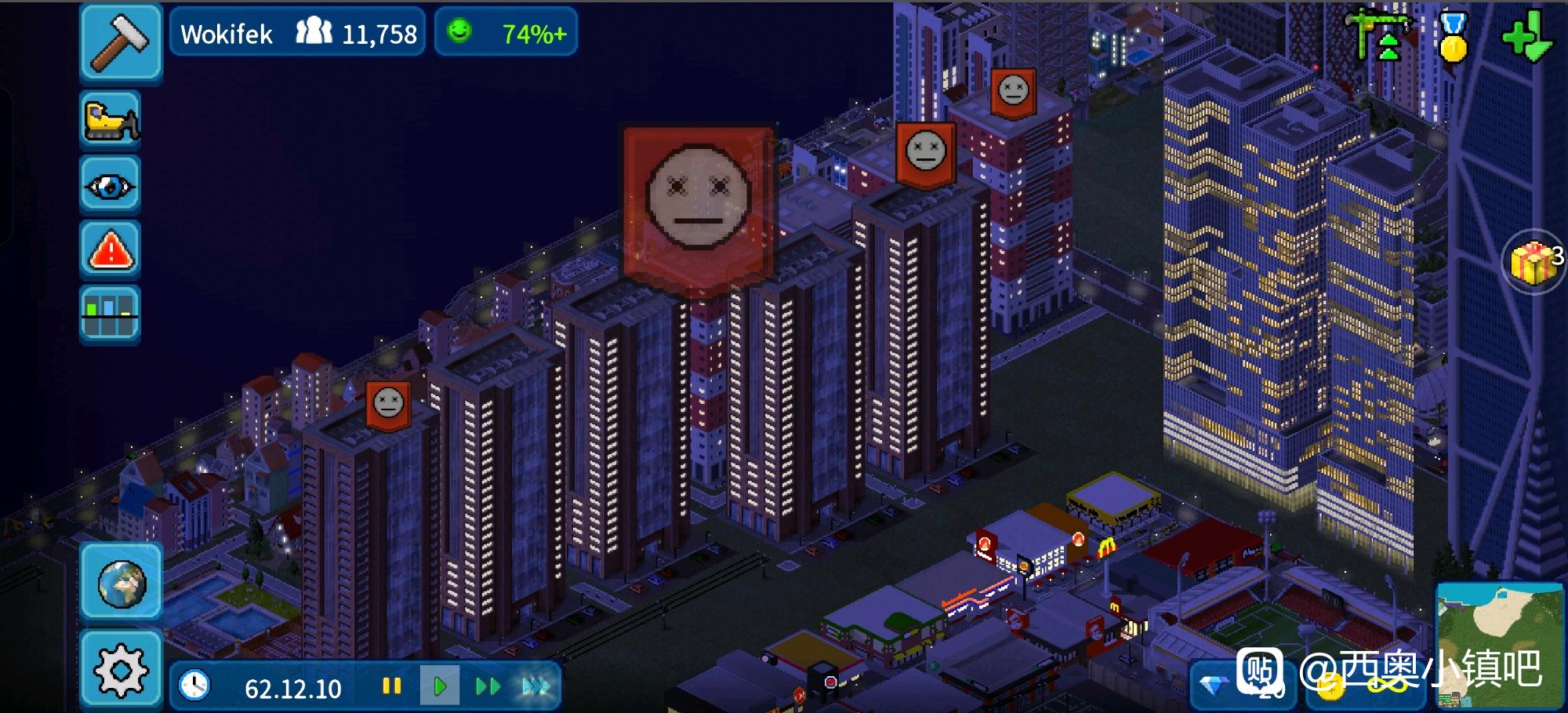Switch to double-arrow fast speed
Viewport: 1568px width, 713px height.
click(x=488, y=687)
